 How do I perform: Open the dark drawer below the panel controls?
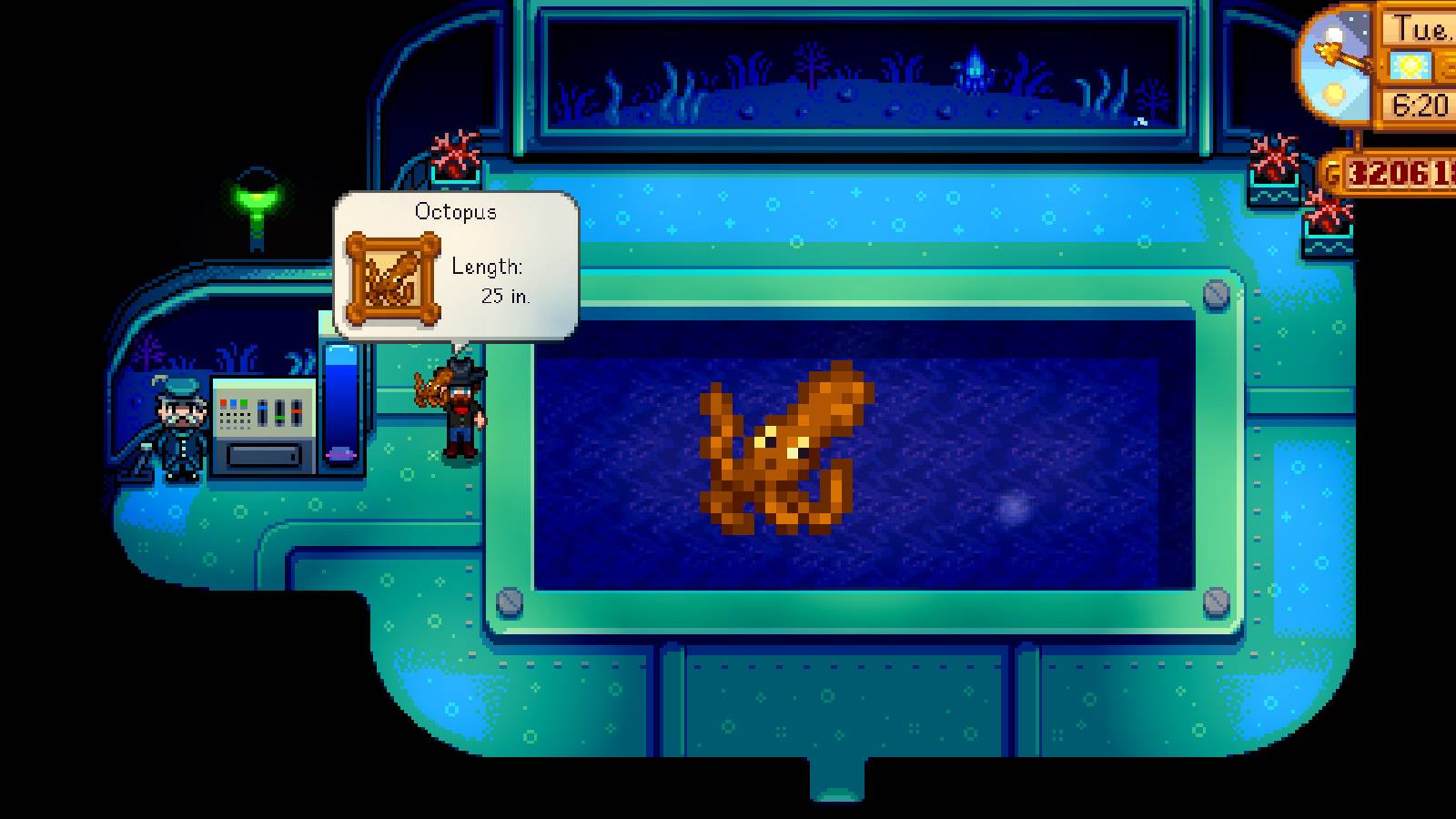264,455
